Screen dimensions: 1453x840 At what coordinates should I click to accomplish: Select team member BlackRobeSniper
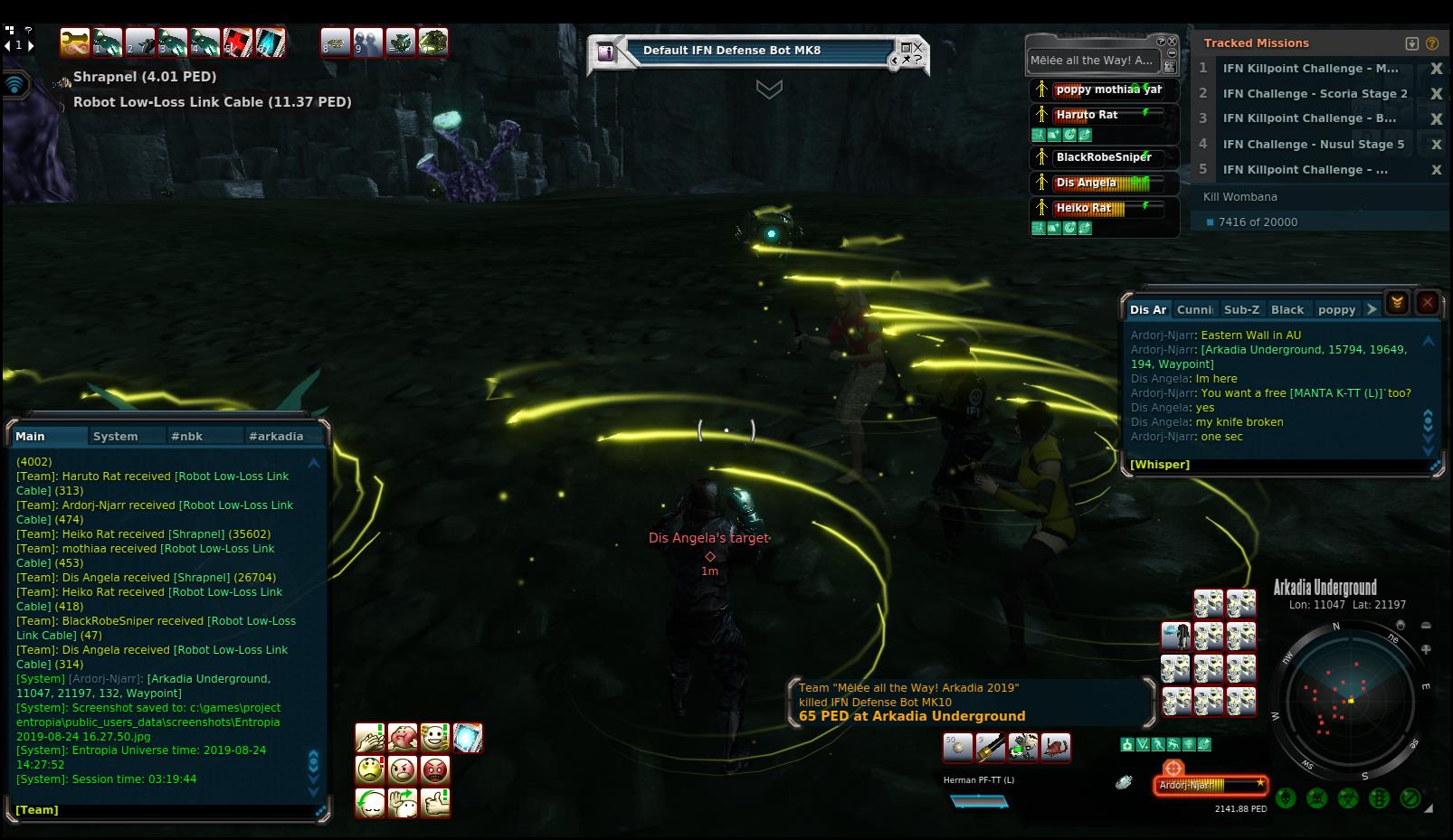(x=1104, y=157)
